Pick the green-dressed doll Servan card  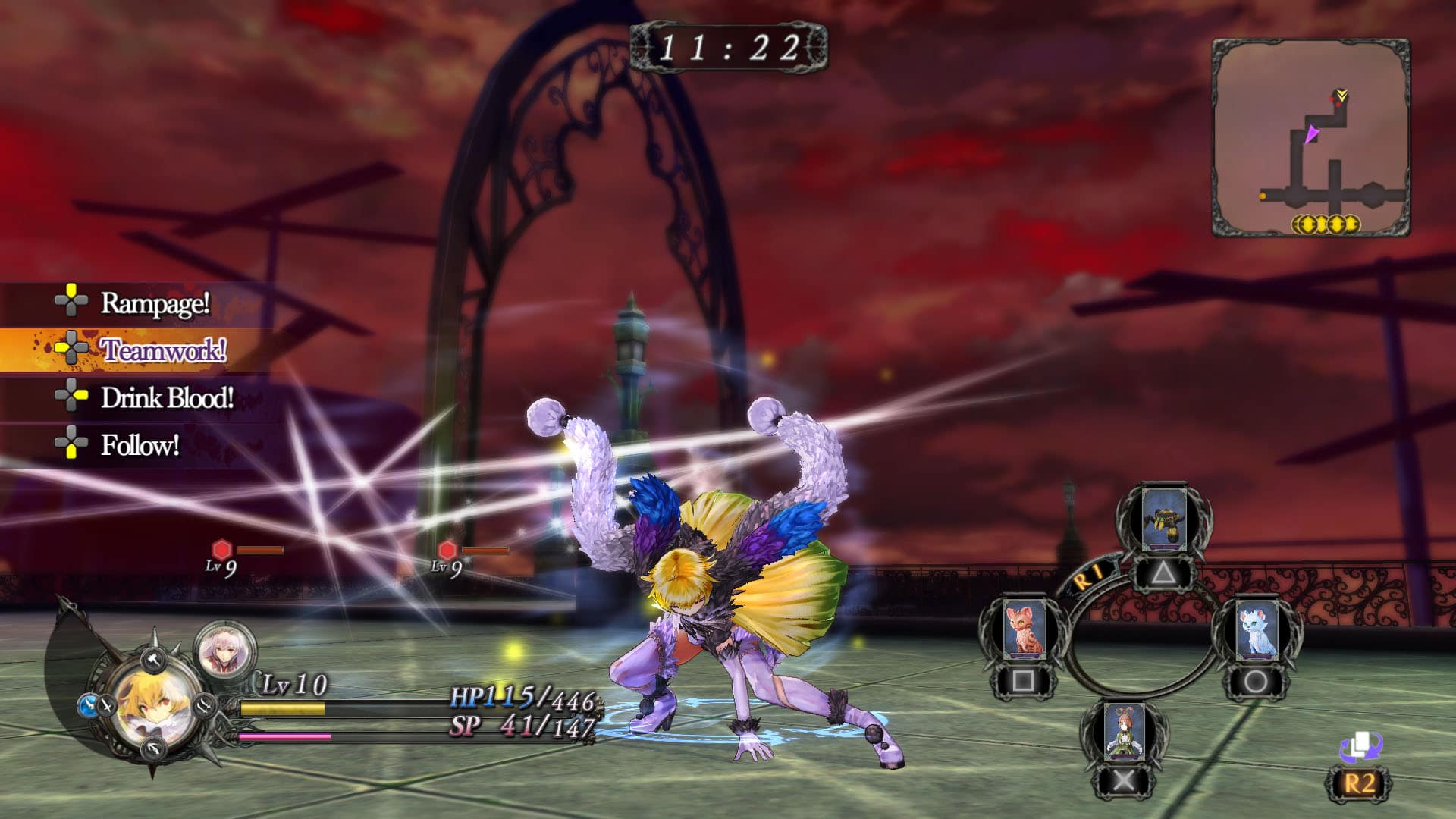(1124, 732)
